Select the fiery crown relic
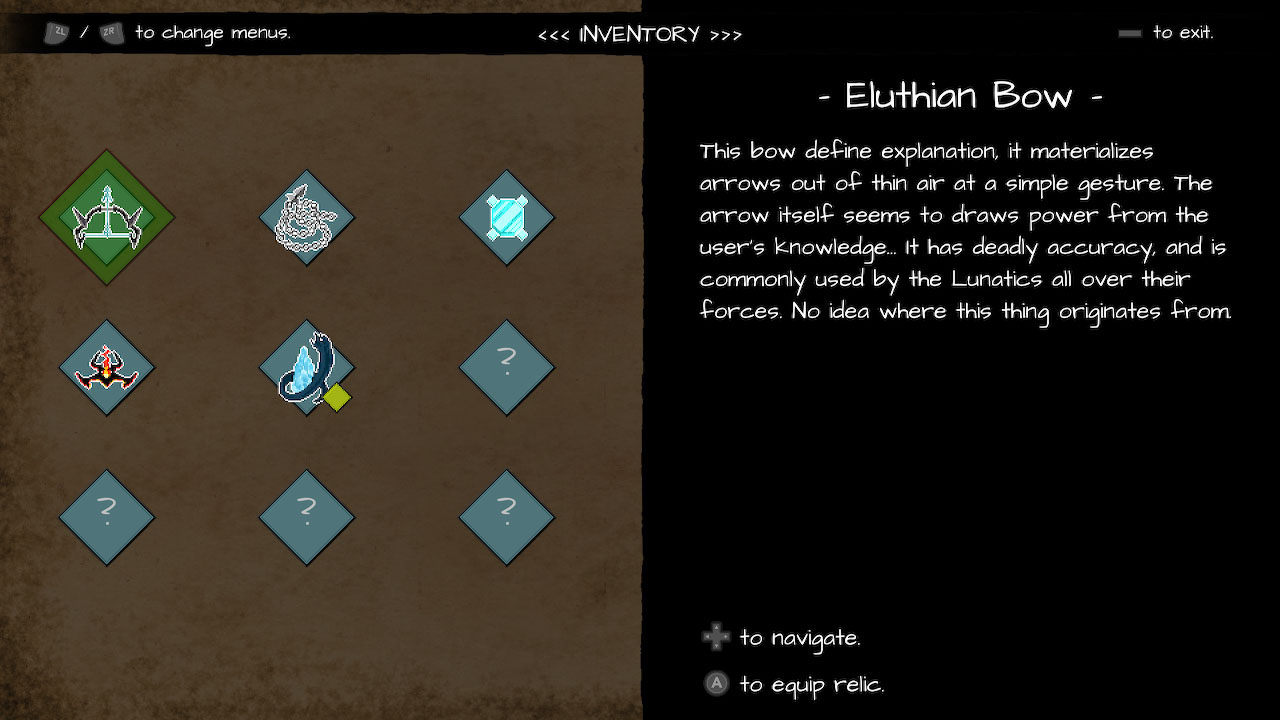 coord(107,367)
